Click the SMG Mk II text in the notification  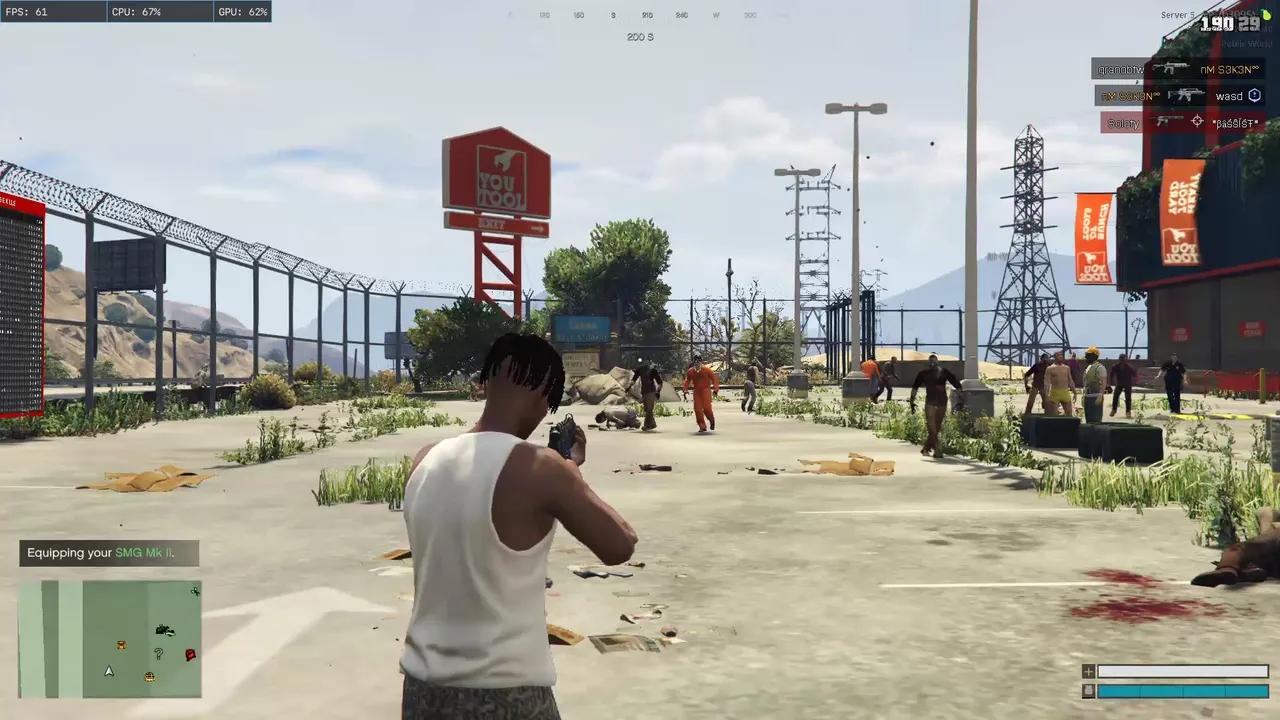point(143,552)
